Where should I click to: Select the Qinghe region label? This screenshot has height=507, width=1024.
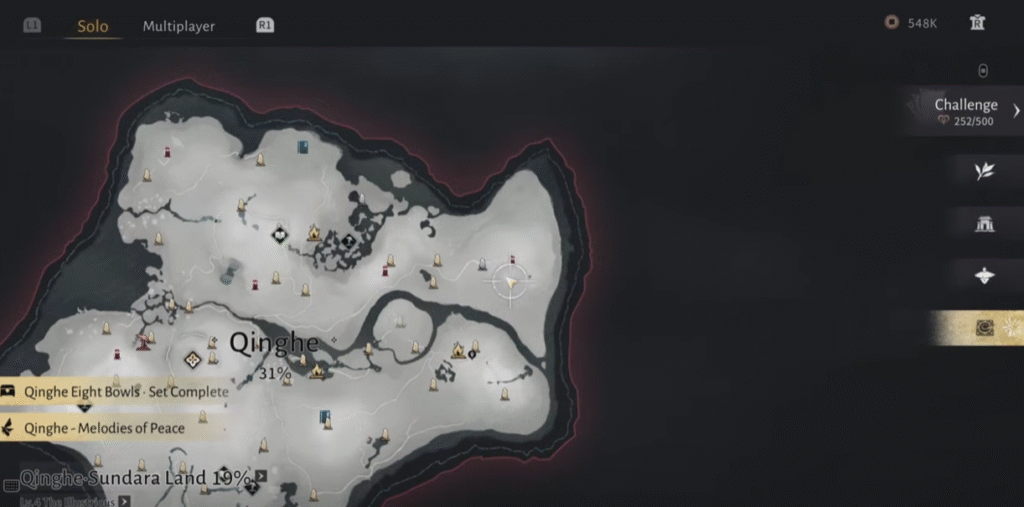[274, 343]
